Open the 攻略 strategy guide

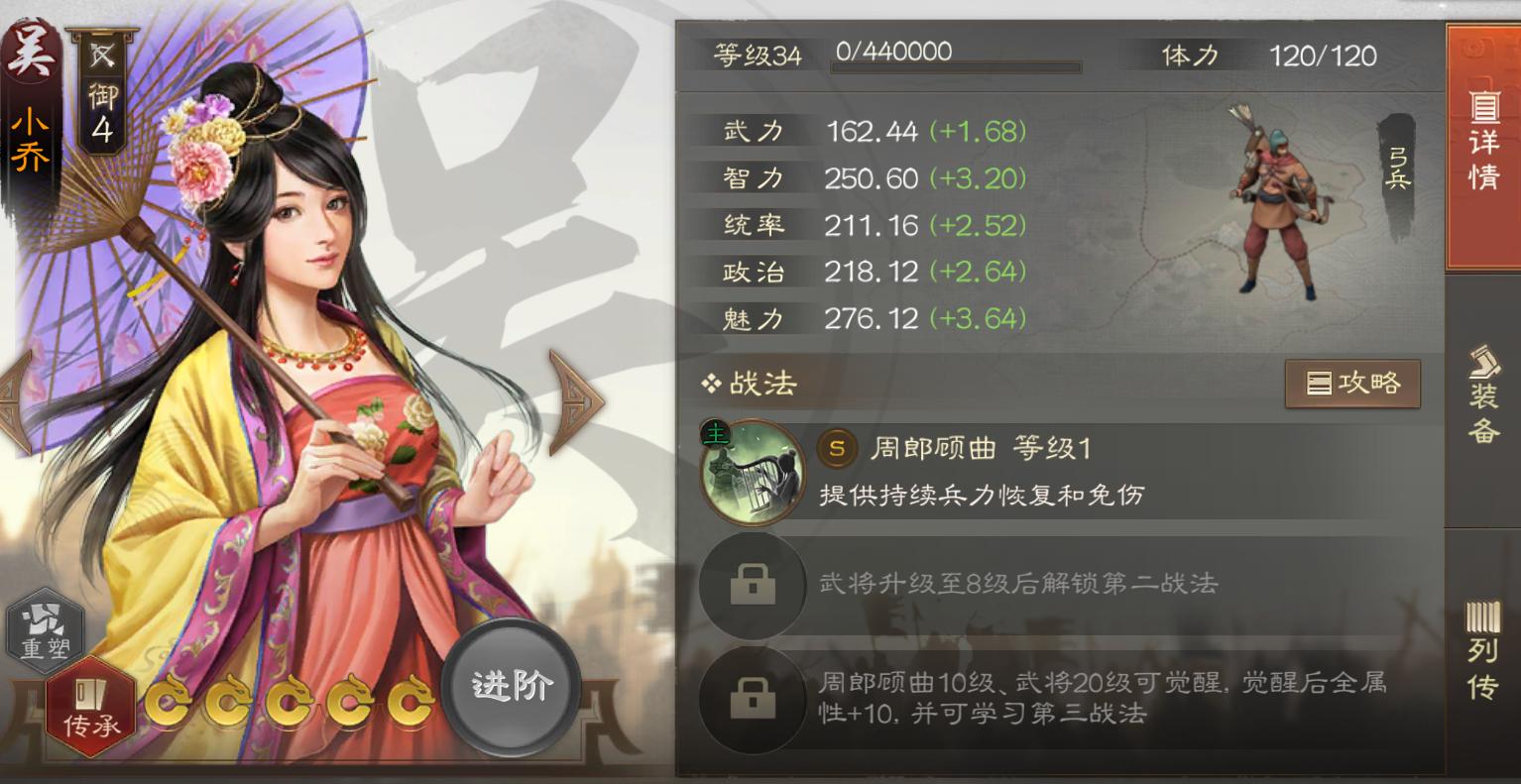click(1352, 385)
